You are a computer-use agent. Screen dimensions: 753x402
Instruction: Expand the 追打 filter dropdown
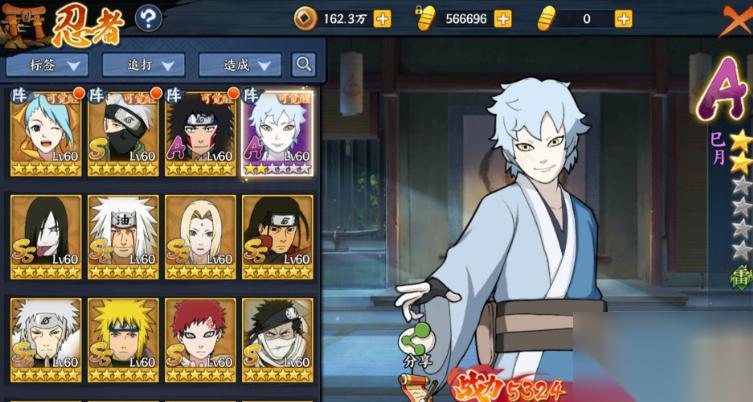point(143,65)
